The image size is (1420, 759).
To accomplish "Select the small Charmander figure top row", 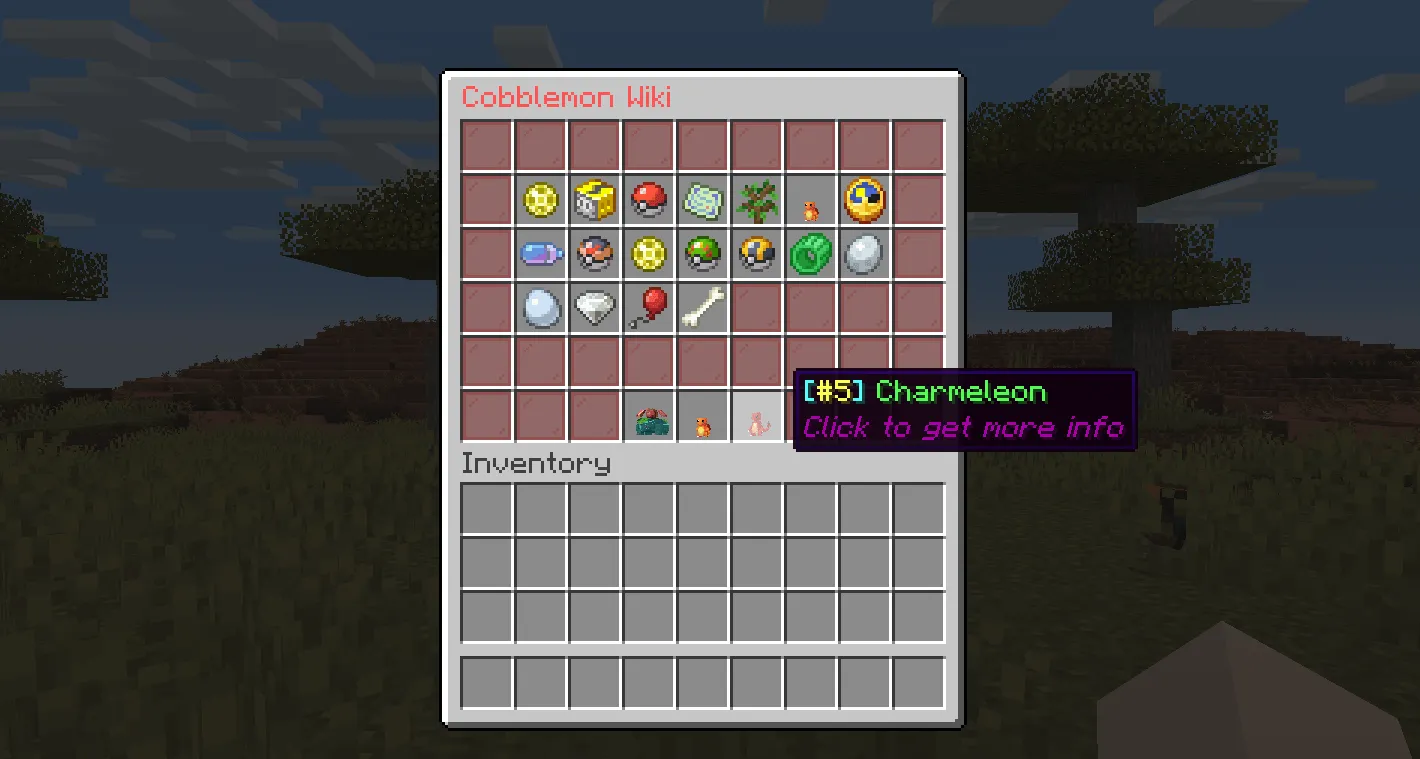I will tap(810, 202).
